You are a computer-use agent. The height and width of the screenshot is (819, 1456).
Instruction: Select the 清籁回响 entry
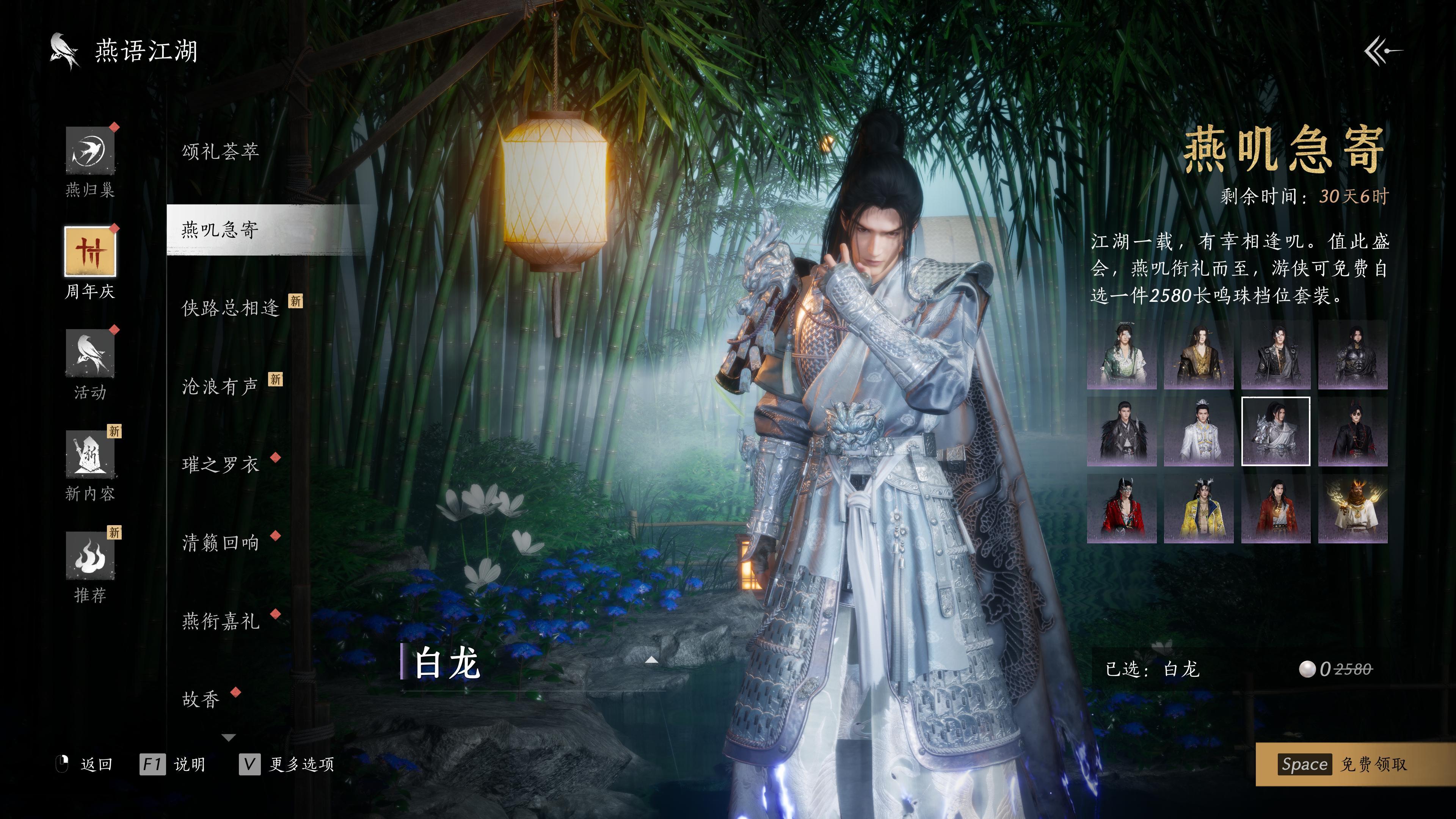(x=220, y=543)
